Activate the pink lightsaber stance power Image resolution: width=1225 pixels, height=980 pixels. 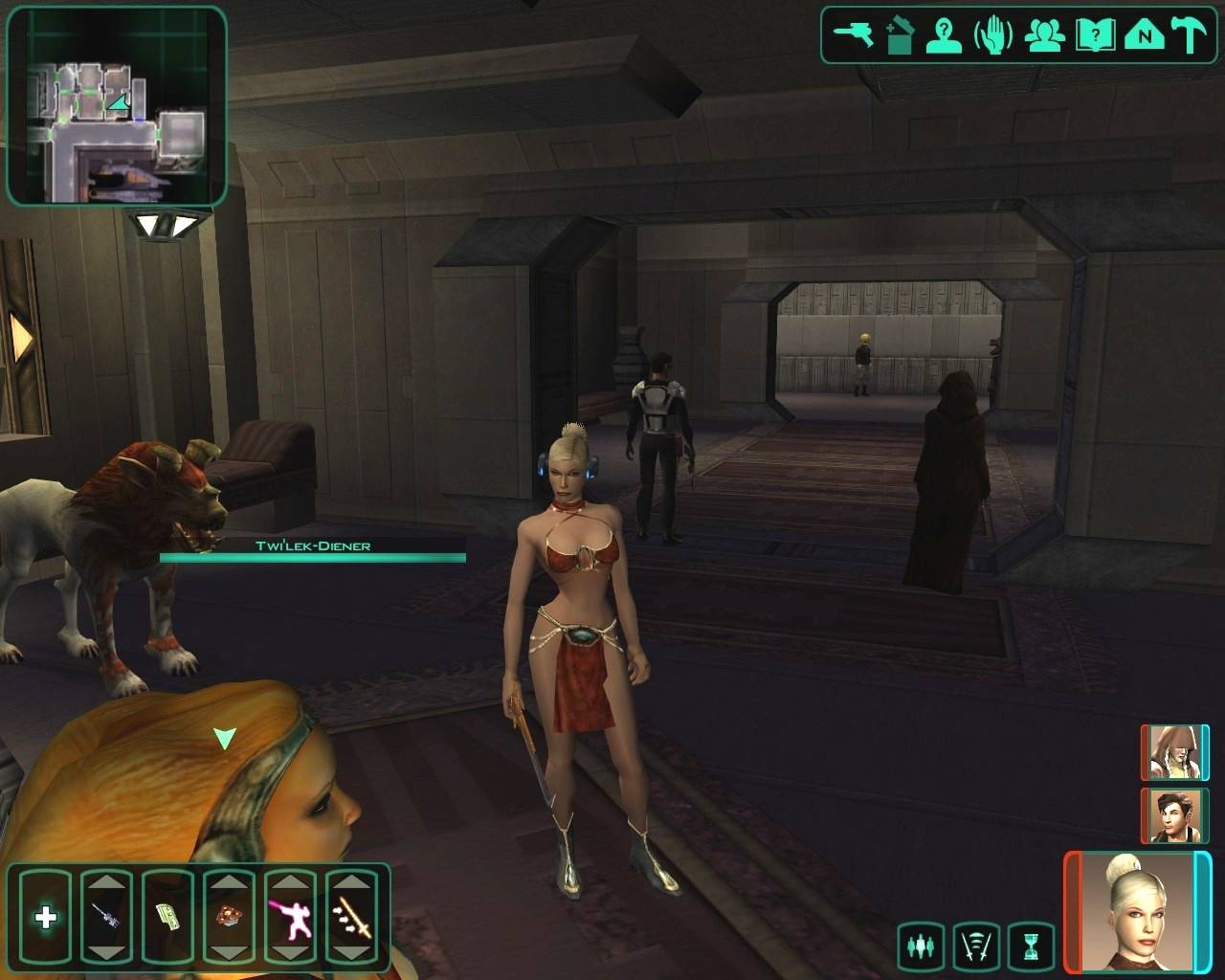(290, 919)
